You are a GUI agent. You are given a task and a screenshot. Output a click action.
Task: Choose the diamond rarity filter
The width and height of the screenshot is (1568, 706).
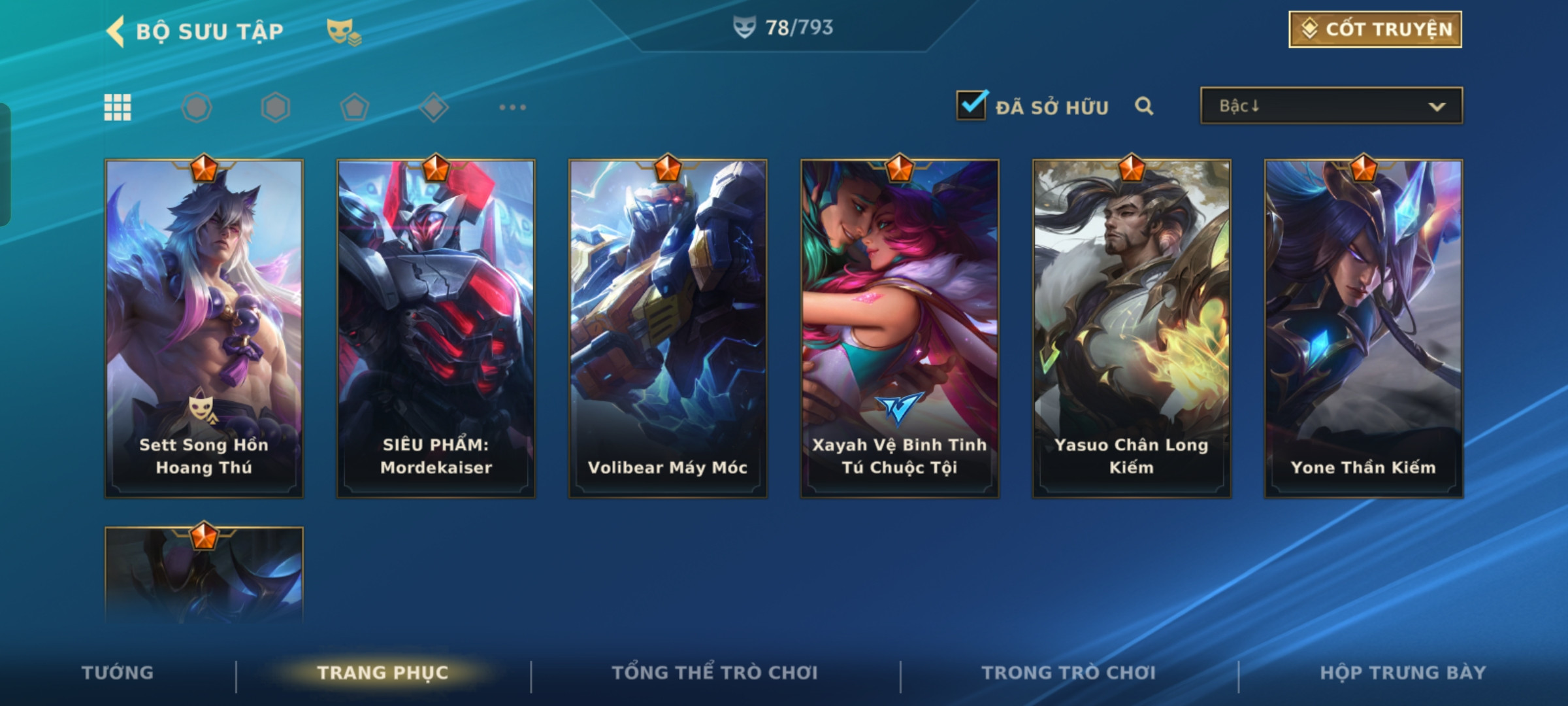point(434,107)
